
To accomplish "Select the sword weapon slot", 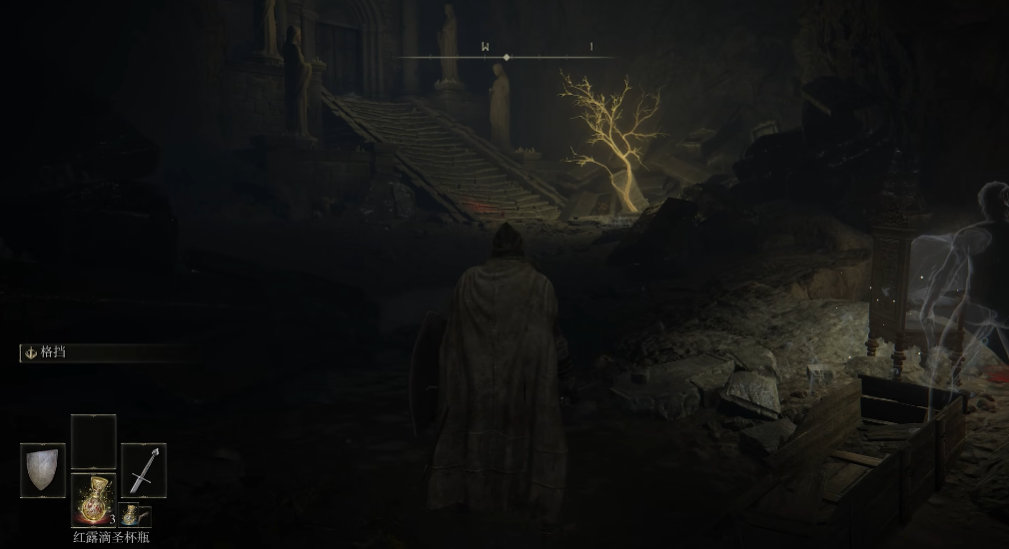I will (x=143, y=468).
